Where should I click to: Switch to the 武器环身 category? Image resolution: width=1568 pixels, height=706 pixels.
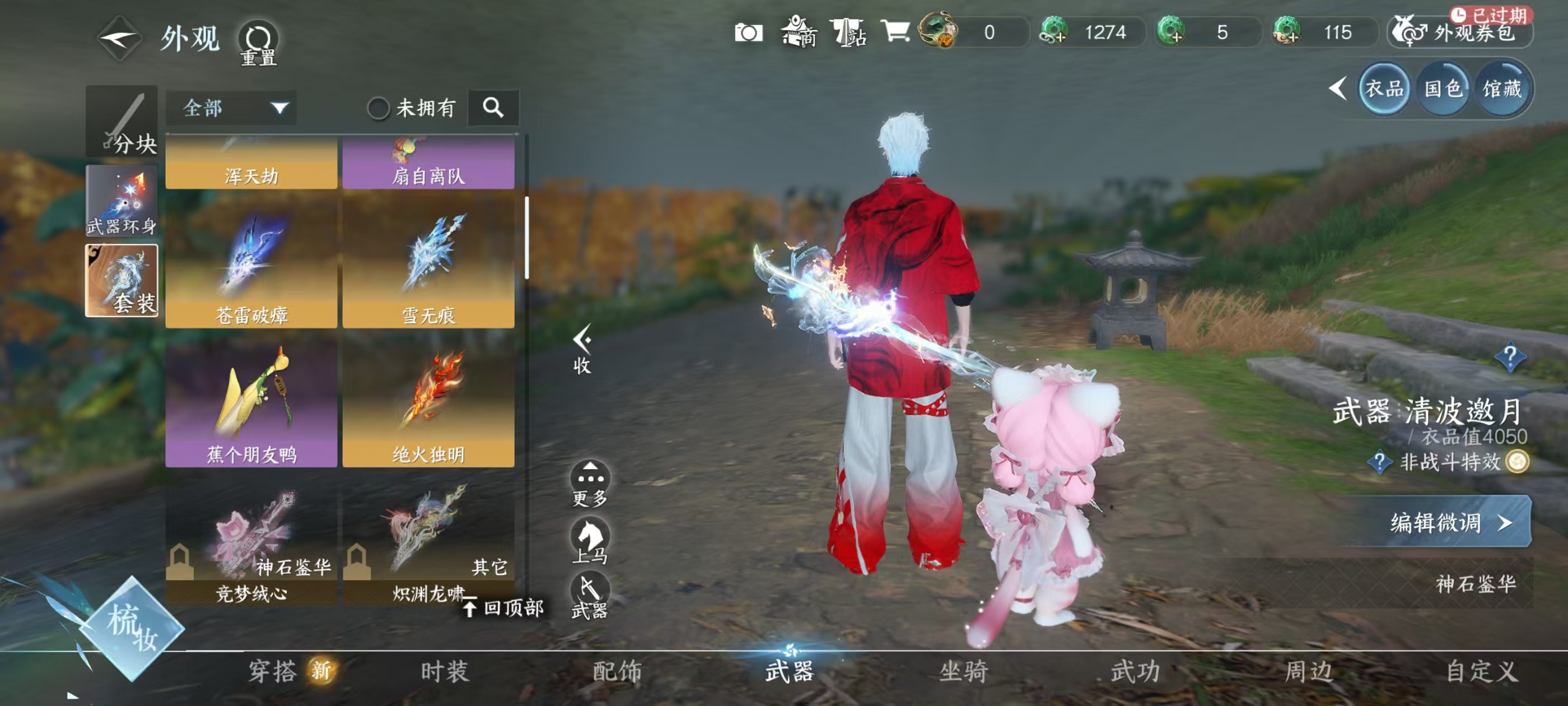coord(121,201)
